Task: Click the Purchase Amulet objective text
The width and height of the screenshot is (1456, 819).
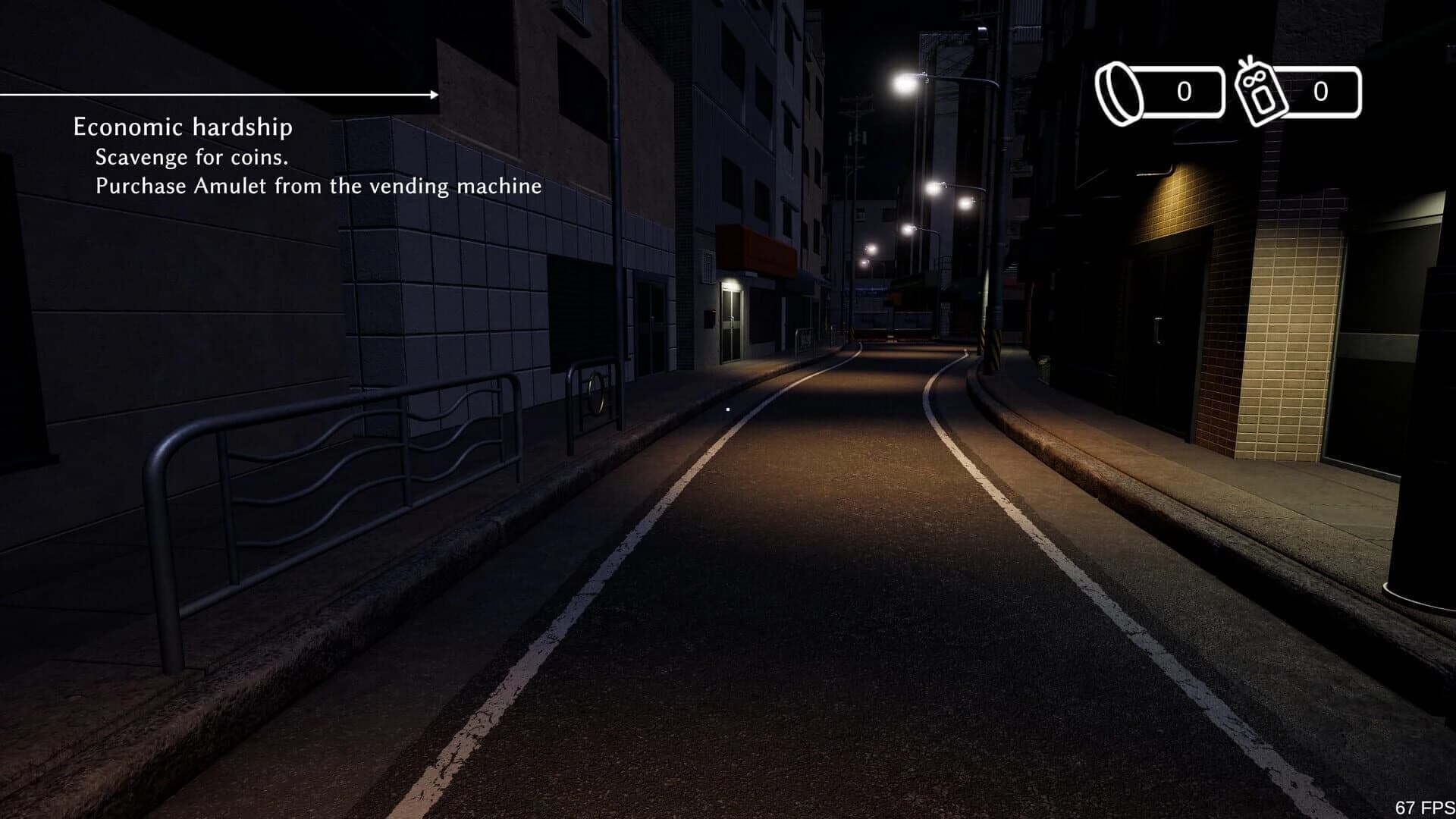Action: (x=317, y=186)
